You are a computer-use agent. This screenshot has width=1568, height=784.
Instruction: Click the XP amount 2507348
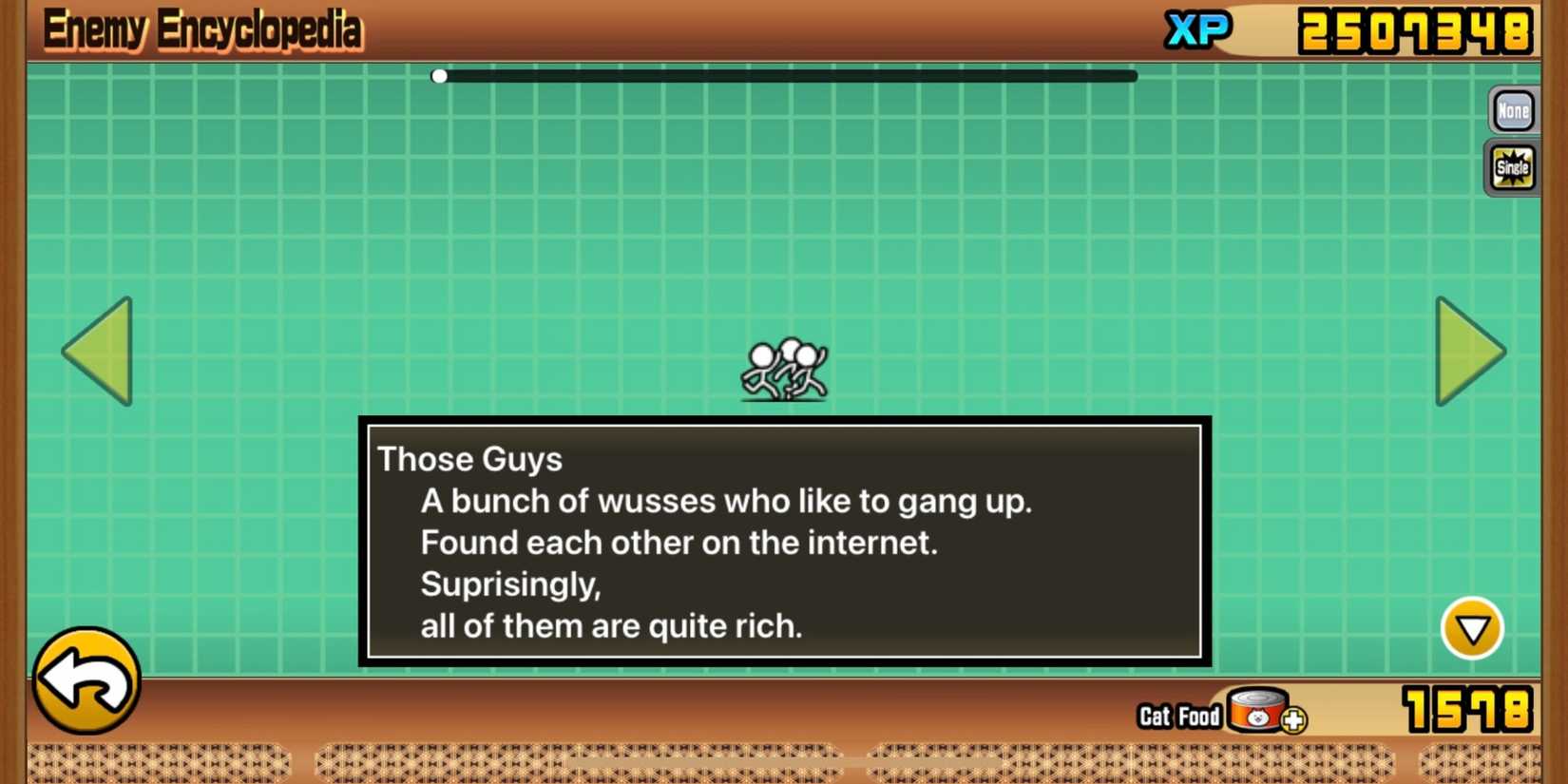tap(1417, 31)
